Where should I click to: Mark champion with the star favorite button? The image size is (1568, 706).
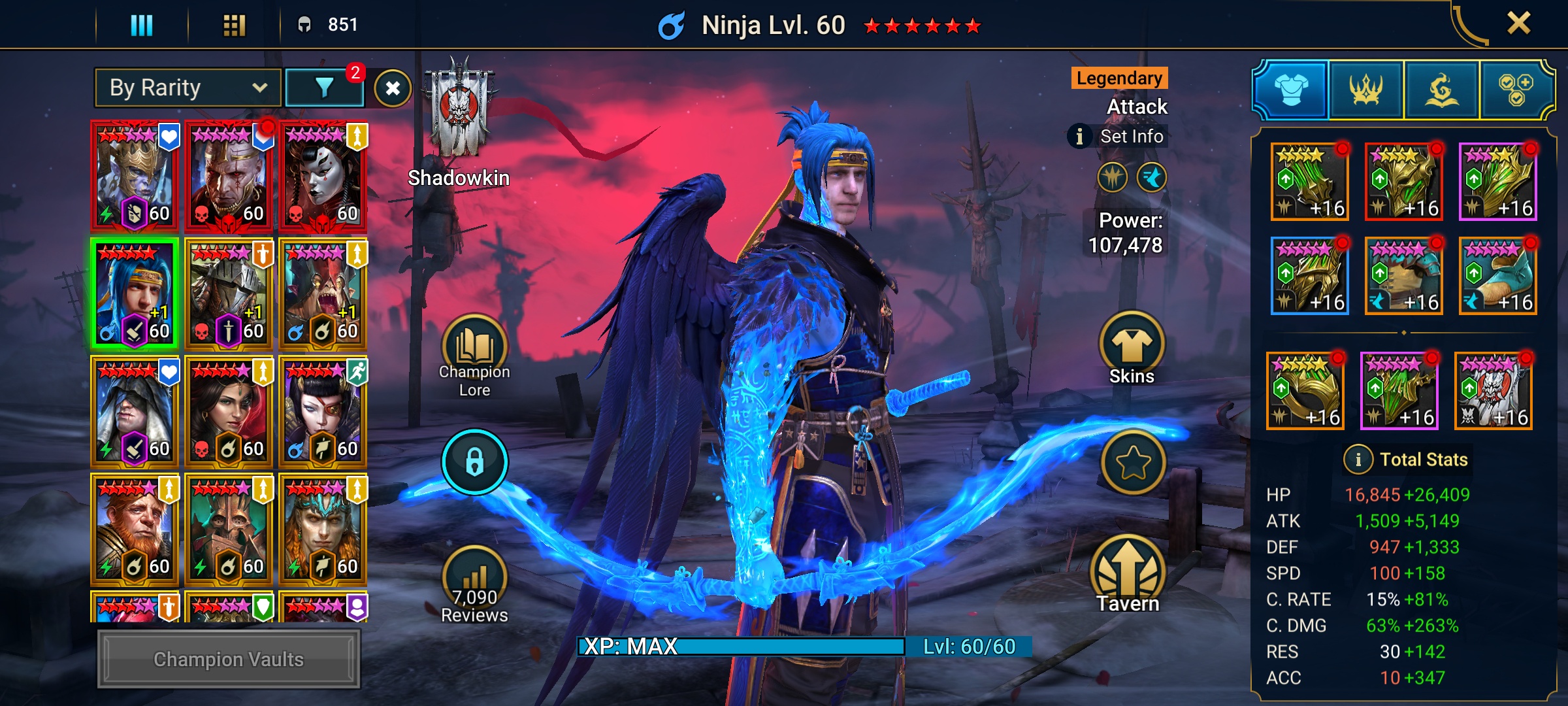click(1133, 463)
